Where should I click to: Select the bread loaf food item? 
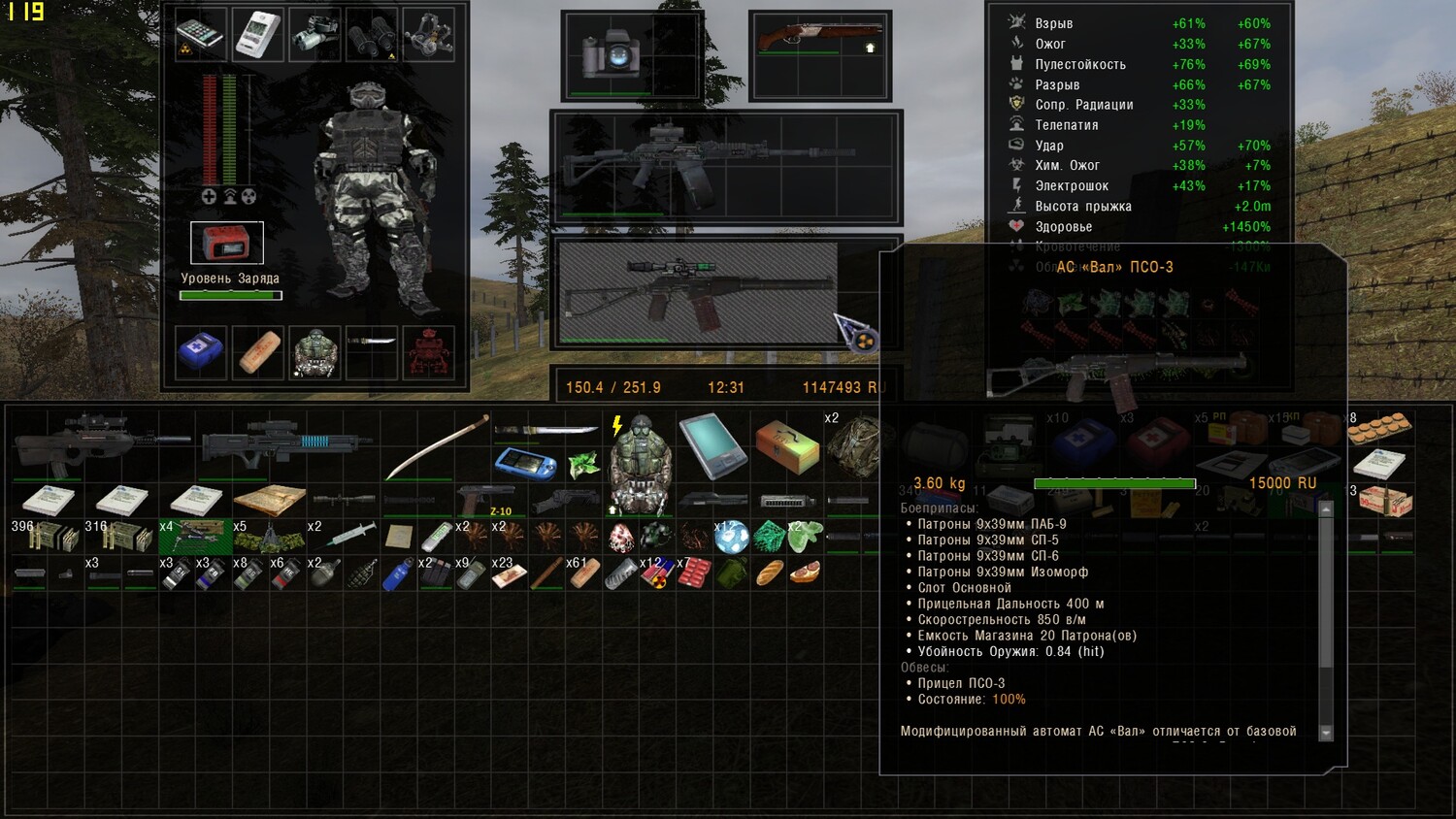click(x=769, y=573)
